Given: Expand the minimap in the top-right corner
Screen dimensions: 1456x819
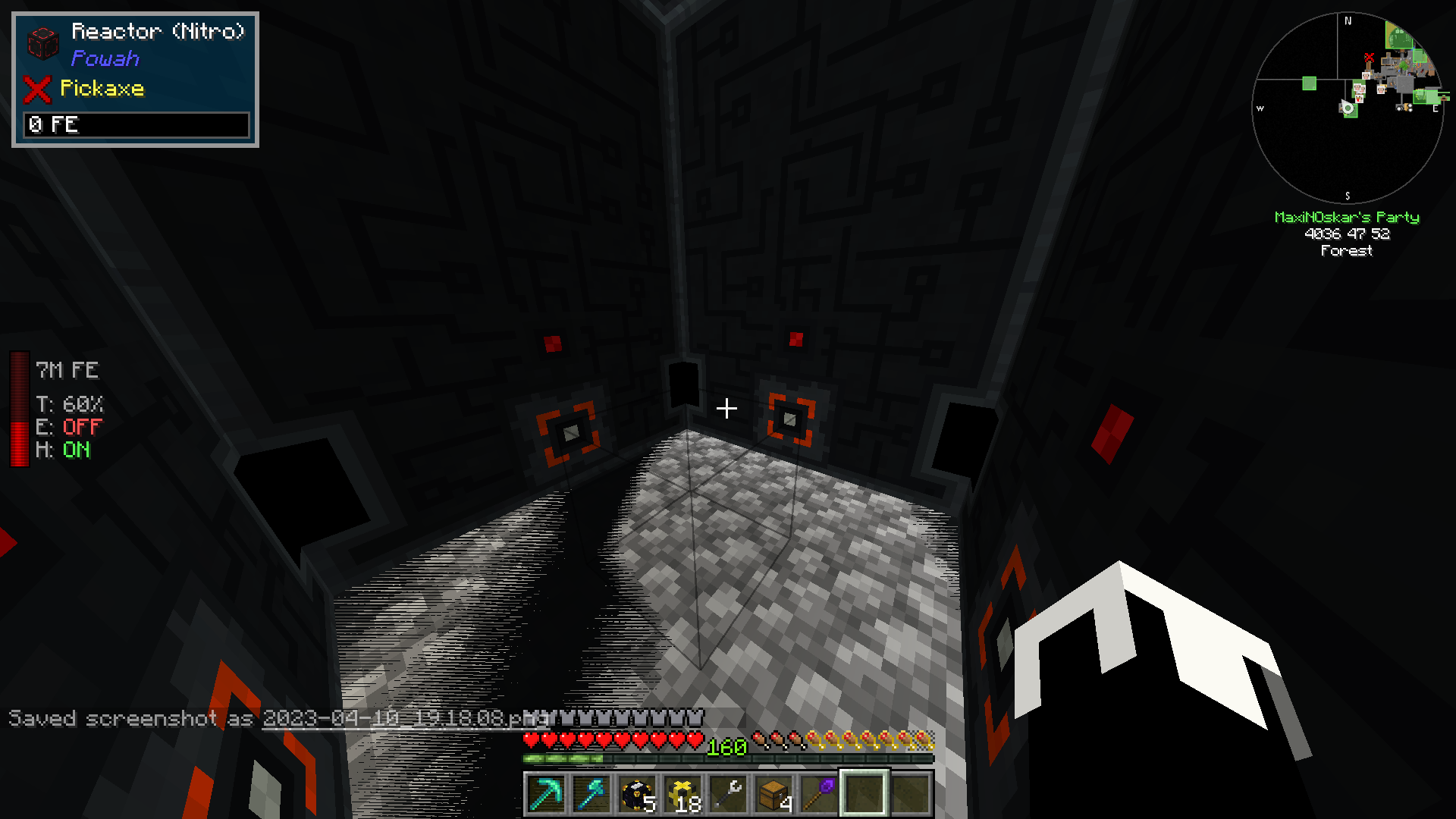Looking at the screenshot, I should [1350, 106].
